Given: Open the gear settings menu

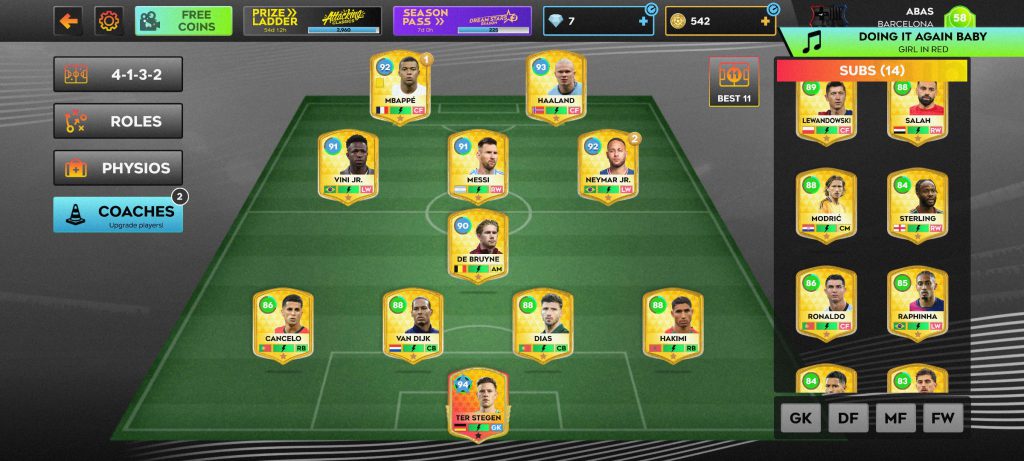Looking at the screenshot, I should coord(109,20).
